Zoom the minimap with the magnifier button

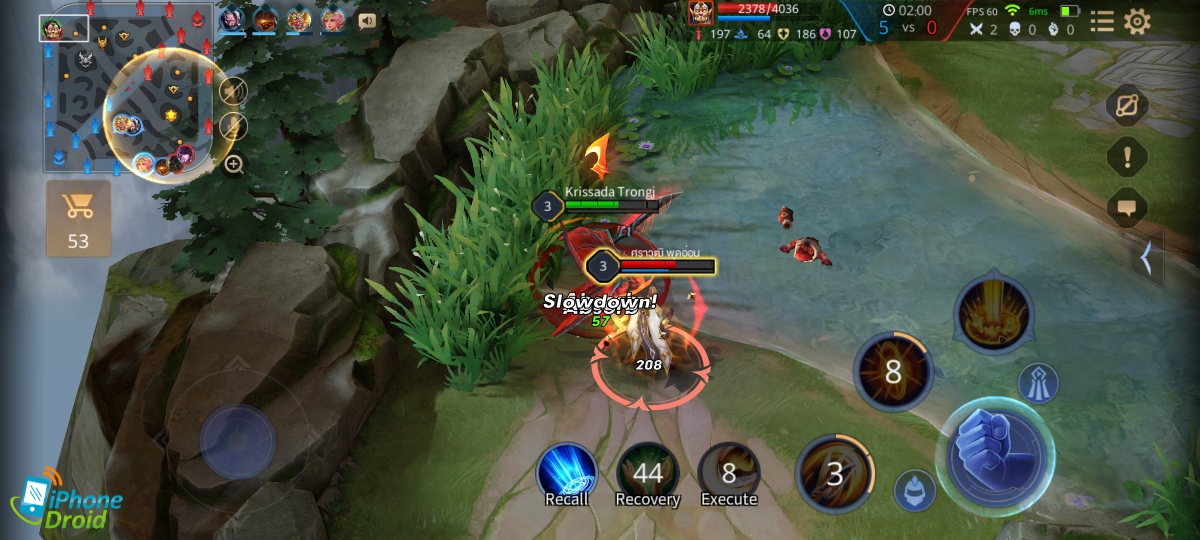click(234, 164)
